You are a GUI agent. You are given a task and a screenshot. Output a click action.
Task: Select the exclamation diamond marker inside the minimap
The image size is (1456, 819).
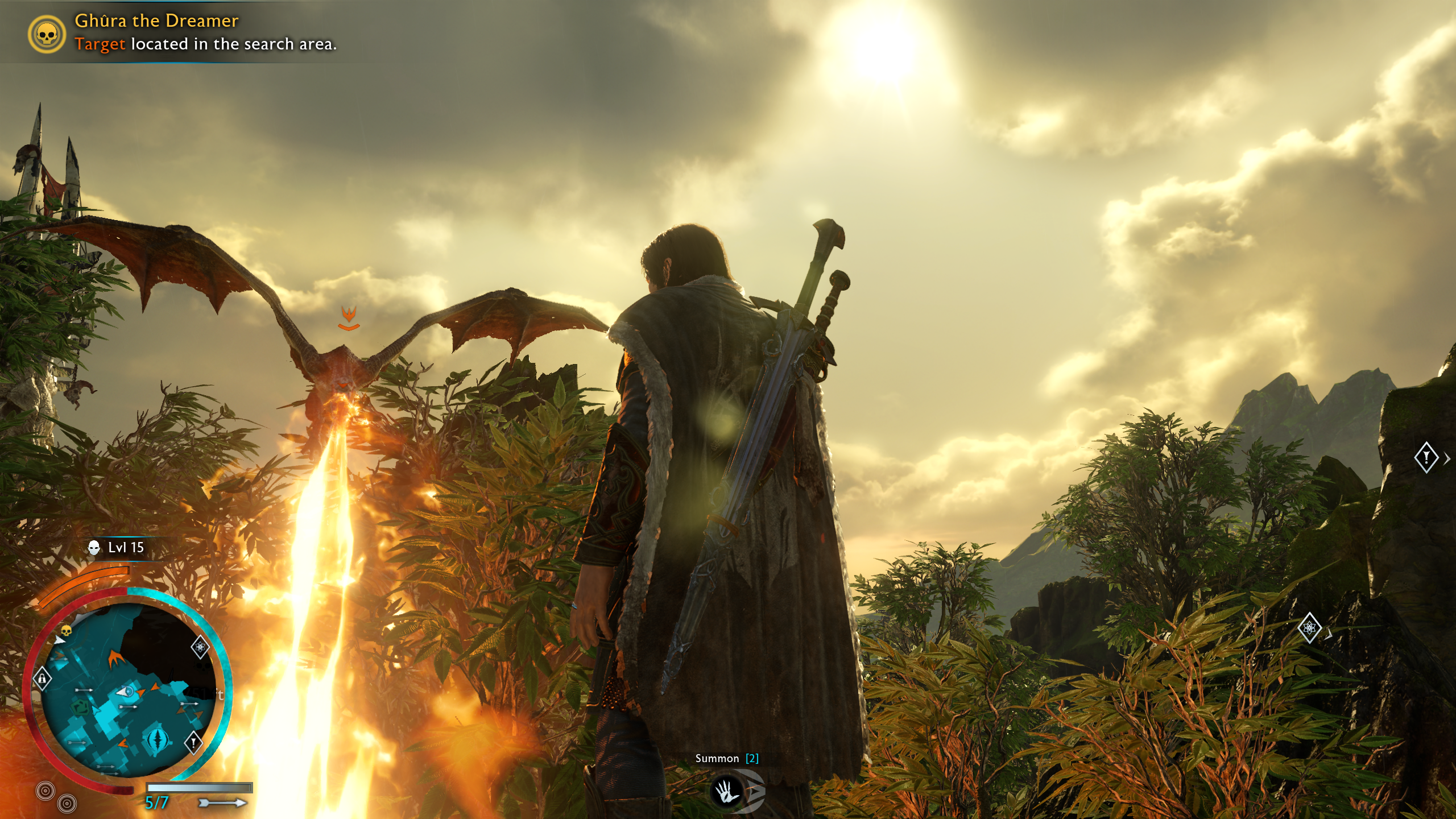point(193,742)
